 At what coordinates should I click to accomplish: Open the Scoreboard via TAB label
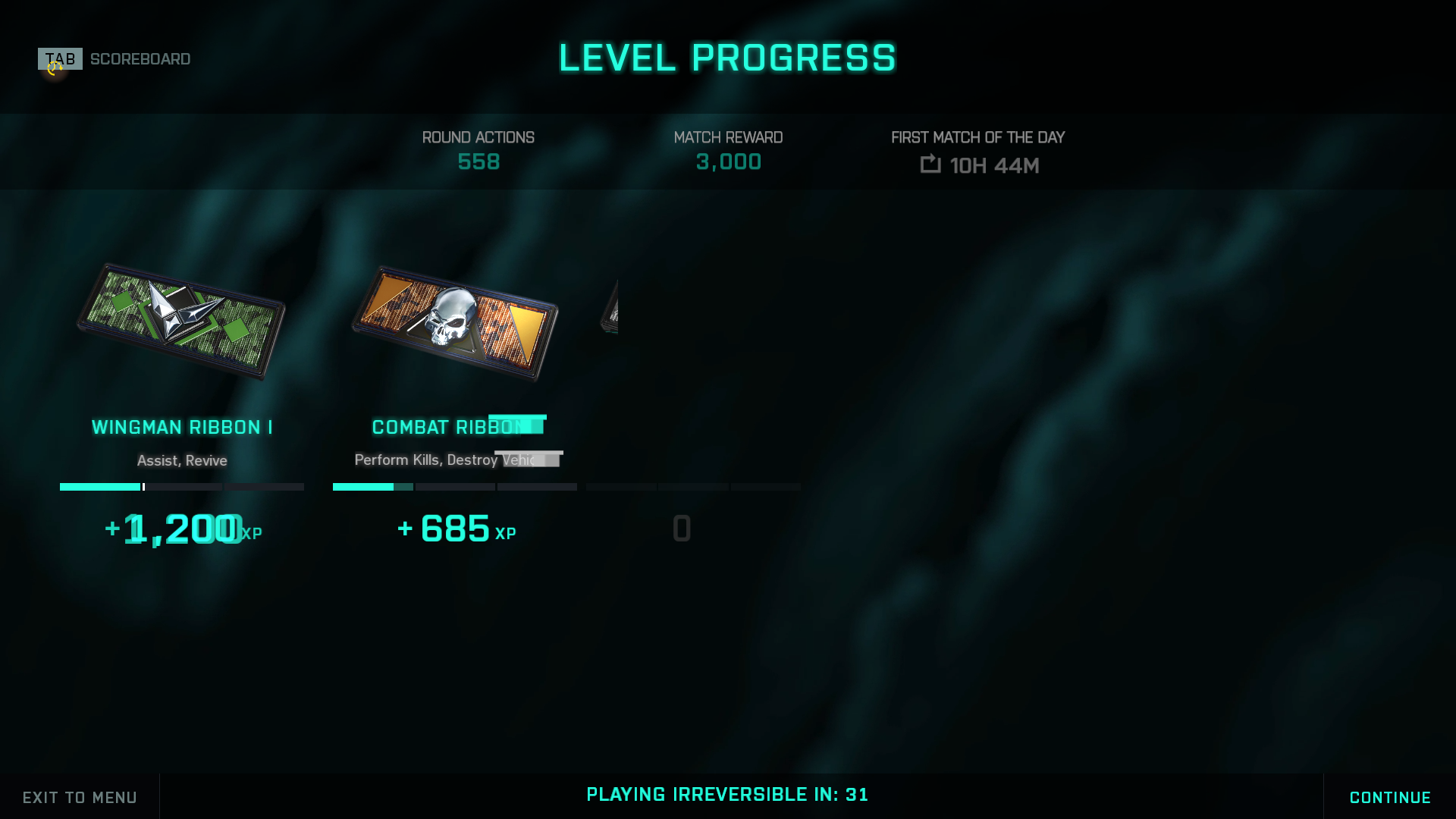140,58
